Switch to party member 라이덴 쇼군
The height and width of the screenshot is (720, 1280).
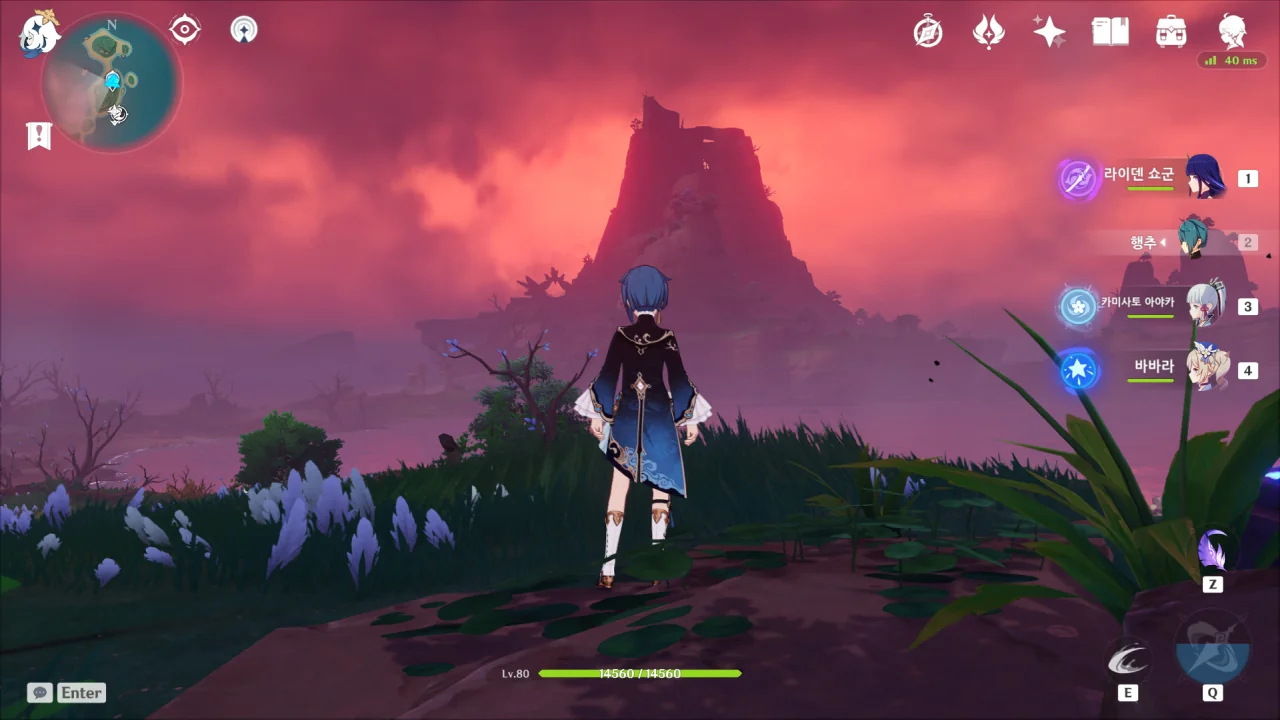pos(1205,178)
